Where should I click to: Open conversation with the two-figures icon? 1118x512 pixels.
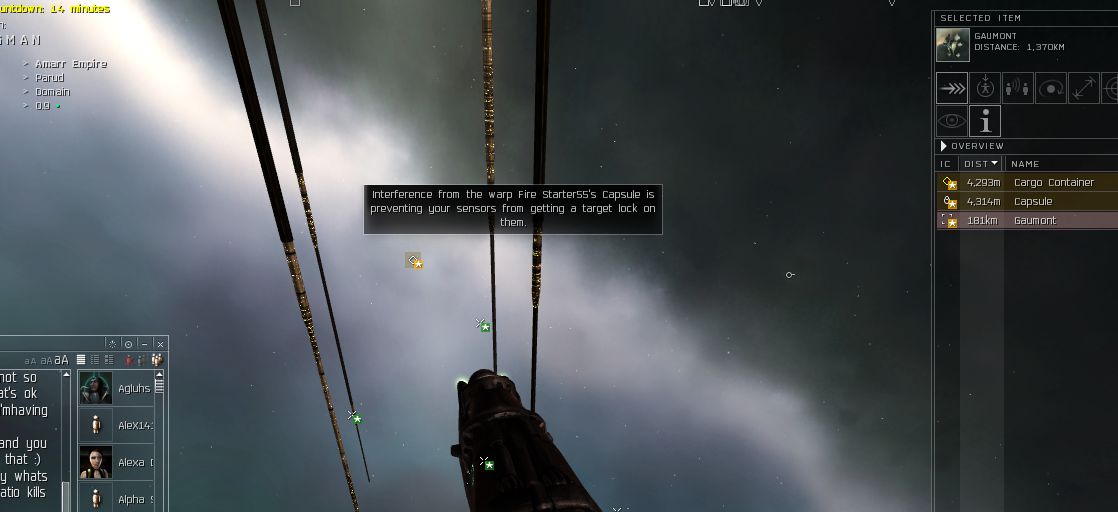(1018, 88)
